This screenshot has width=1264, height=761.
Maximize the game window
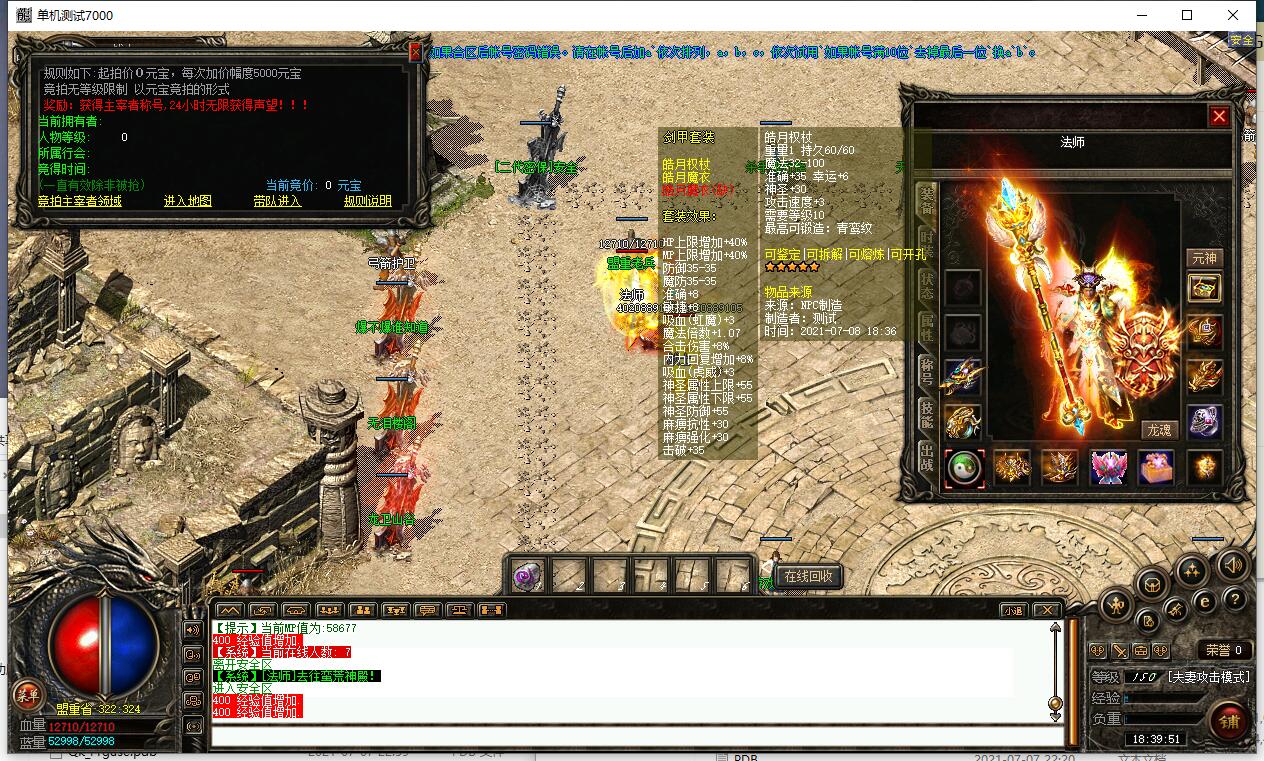click(1187, 15)
